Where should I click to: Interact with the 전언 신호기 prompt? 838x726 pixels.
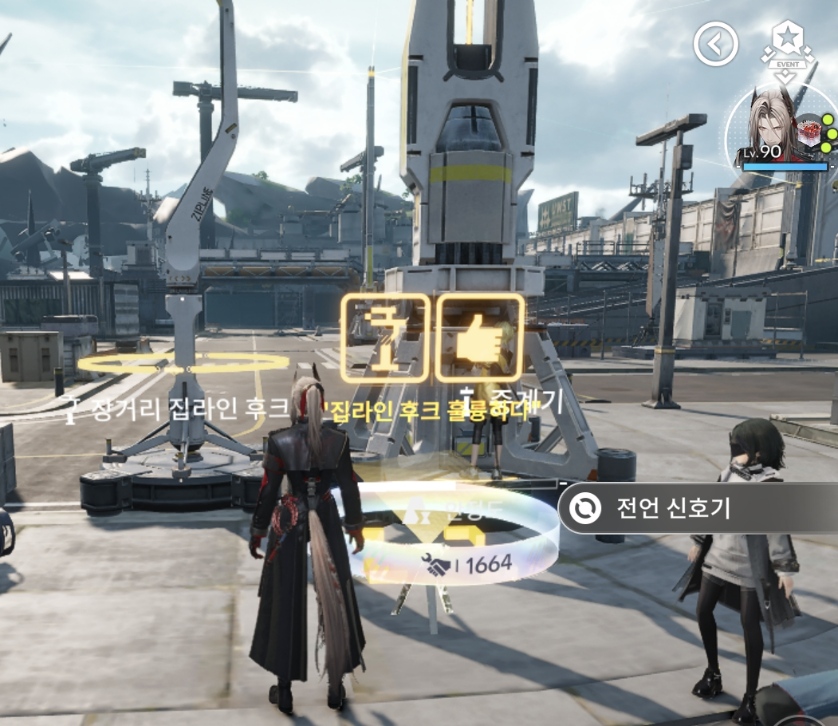point(672,508)
